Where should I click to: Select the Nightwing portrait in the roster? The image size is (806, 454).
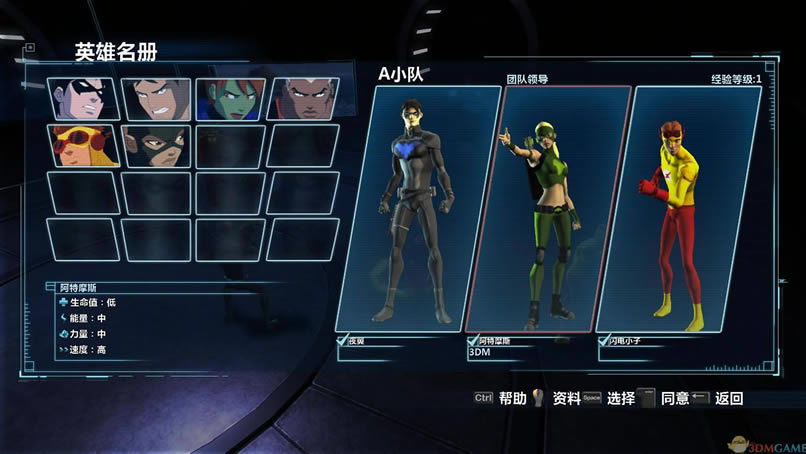[x=82, y=99]
